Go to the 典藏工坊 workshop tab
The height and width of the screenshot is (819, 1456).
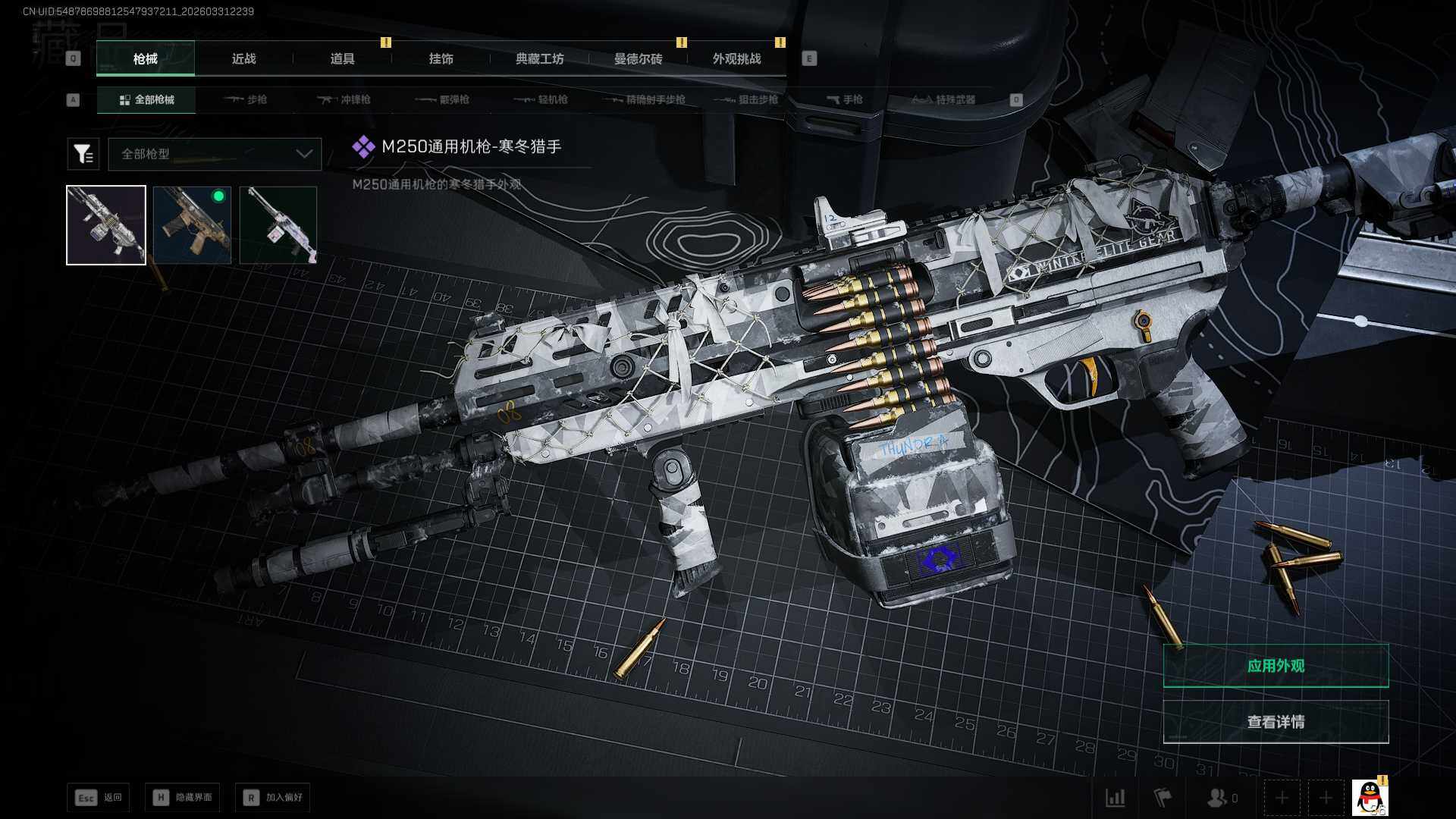(539, 59)
